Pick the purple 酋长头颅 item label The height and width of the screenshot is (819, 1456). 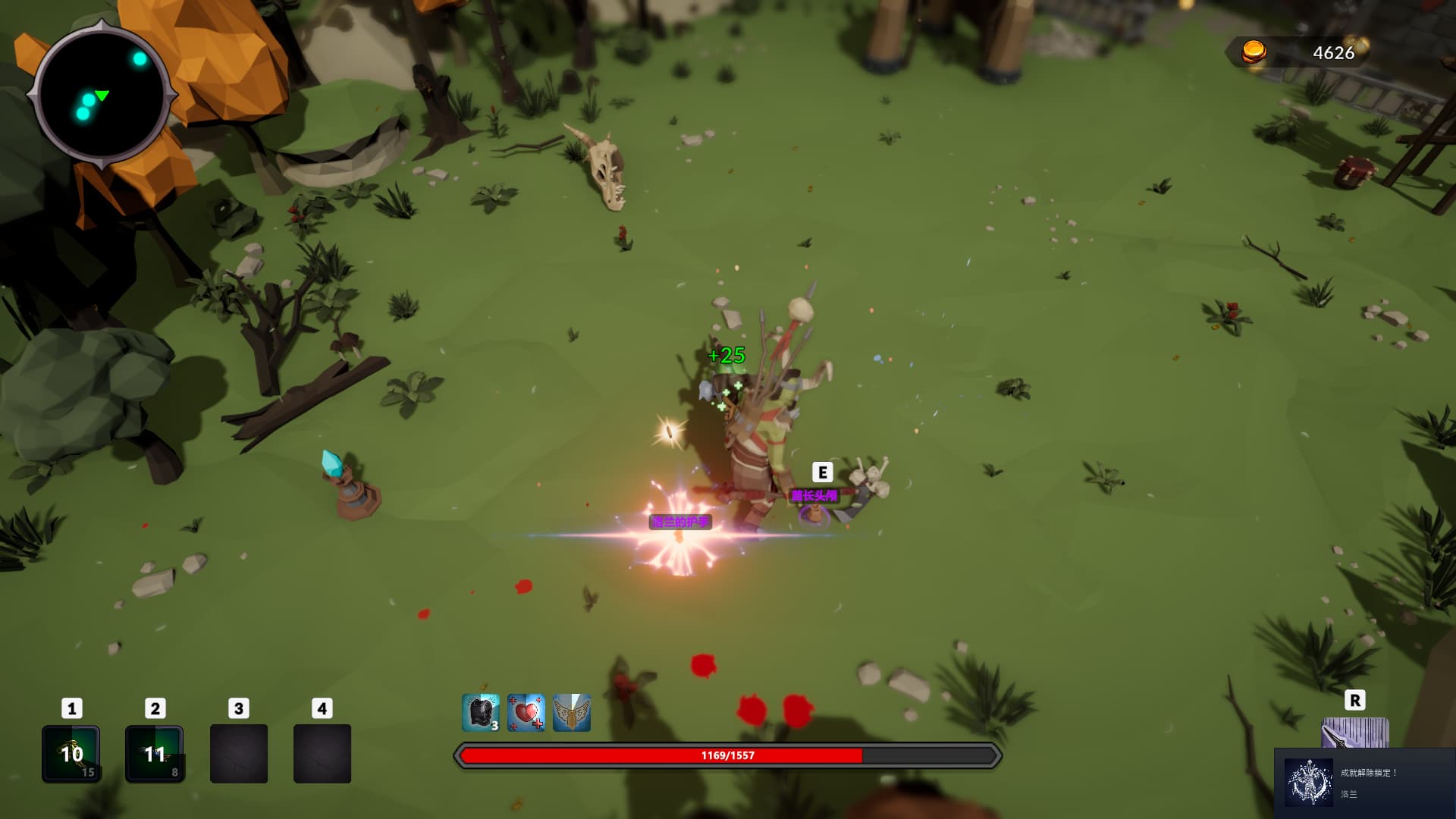click(x=814, y=495)
